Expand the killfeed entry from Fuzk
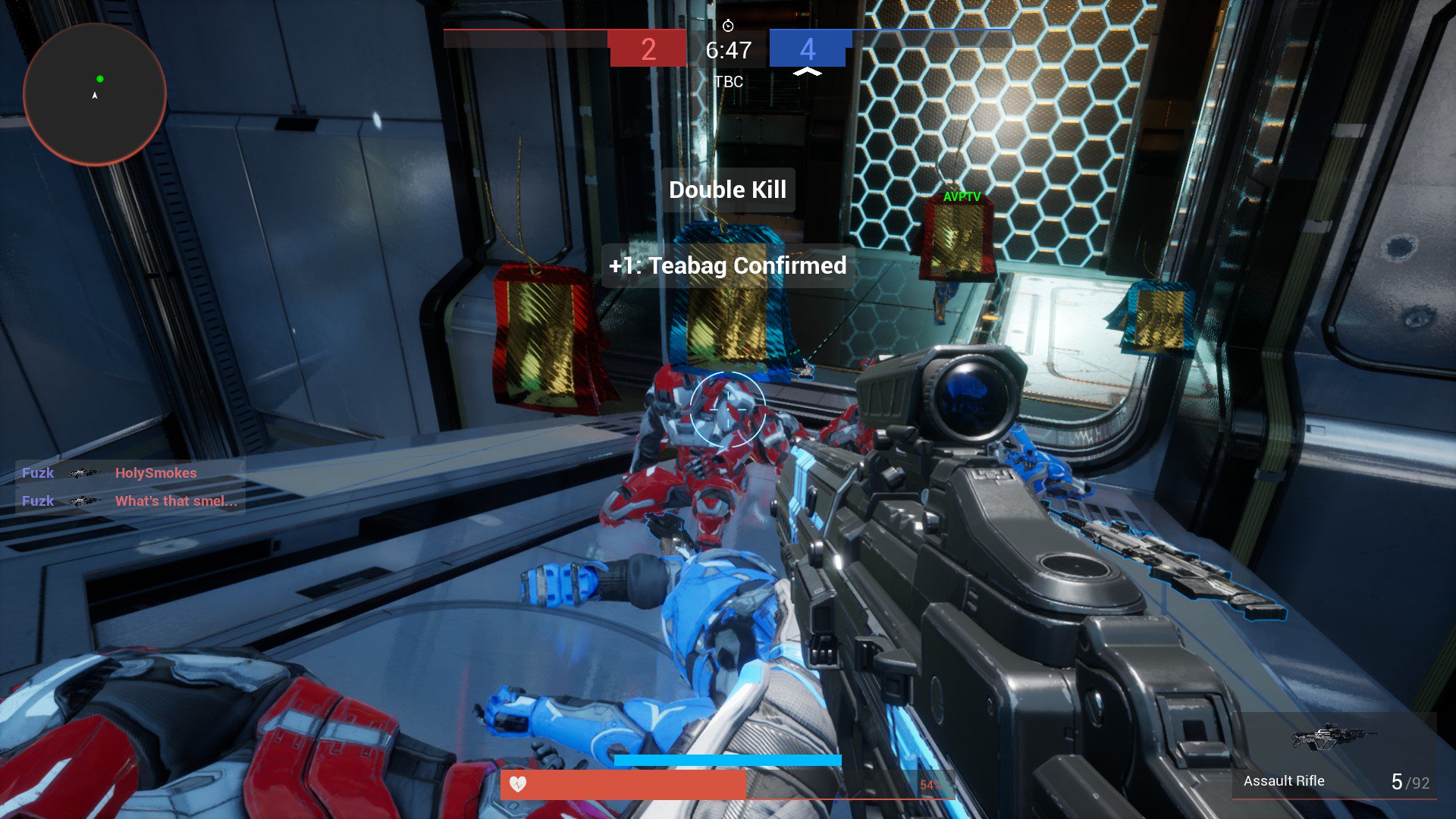Viewport: 1456px width, 819px height. pyautogui.click(x=37, y=473)
